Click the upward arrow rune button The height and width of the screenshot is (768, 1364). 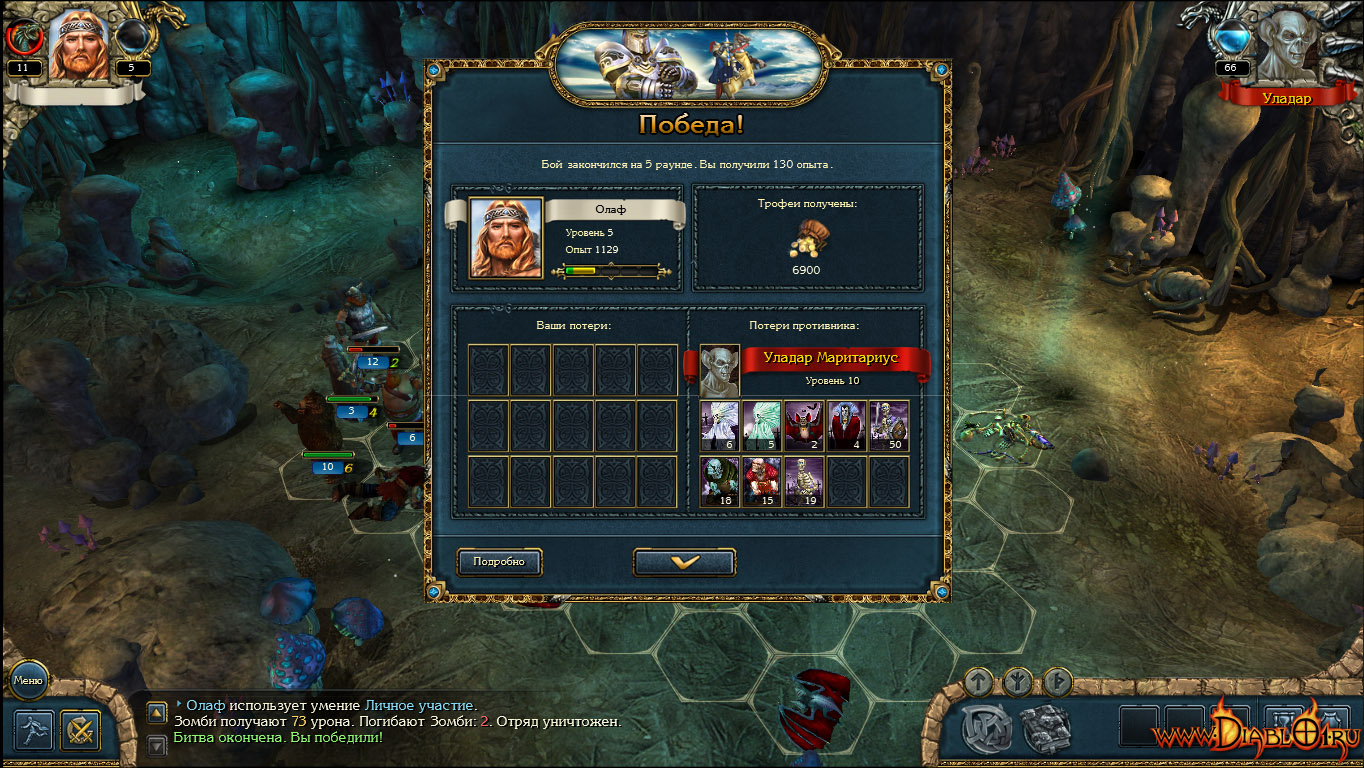979,682
